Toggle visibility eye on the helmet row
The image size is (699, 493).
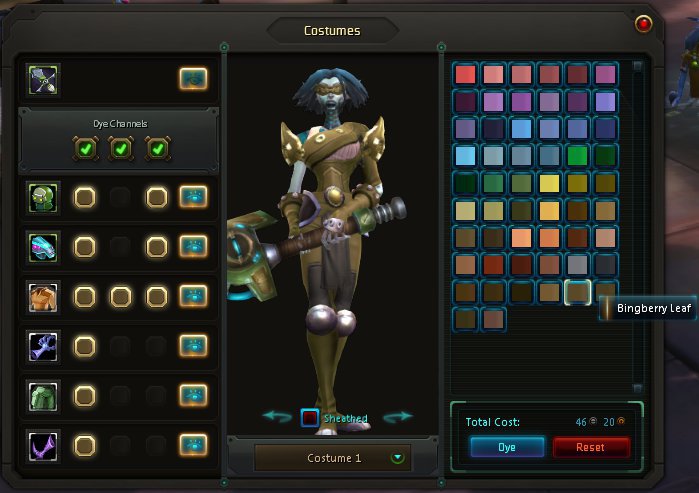click(193, 197)
